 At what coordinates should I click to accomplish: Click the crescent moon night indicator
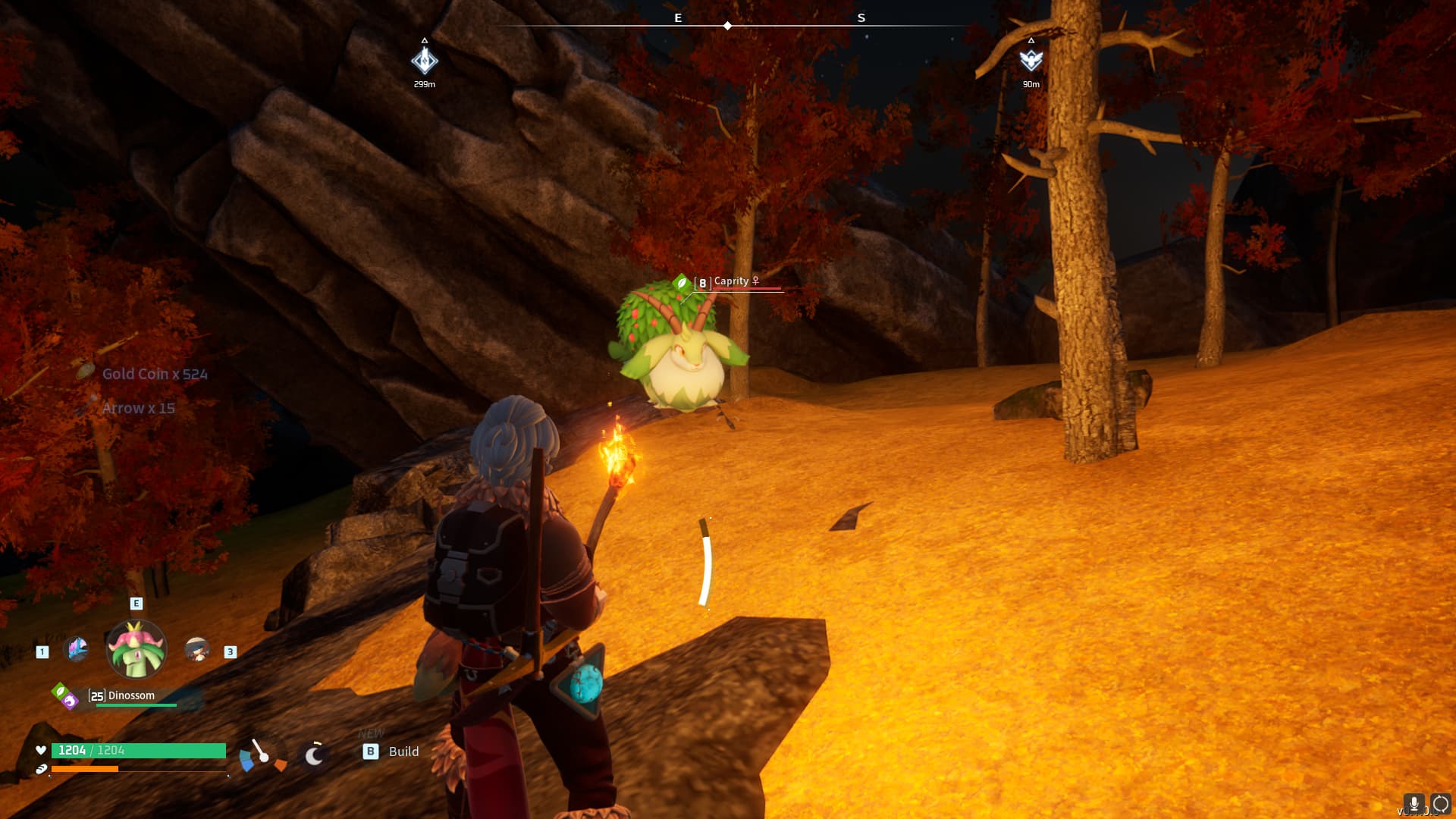[314, 755]
